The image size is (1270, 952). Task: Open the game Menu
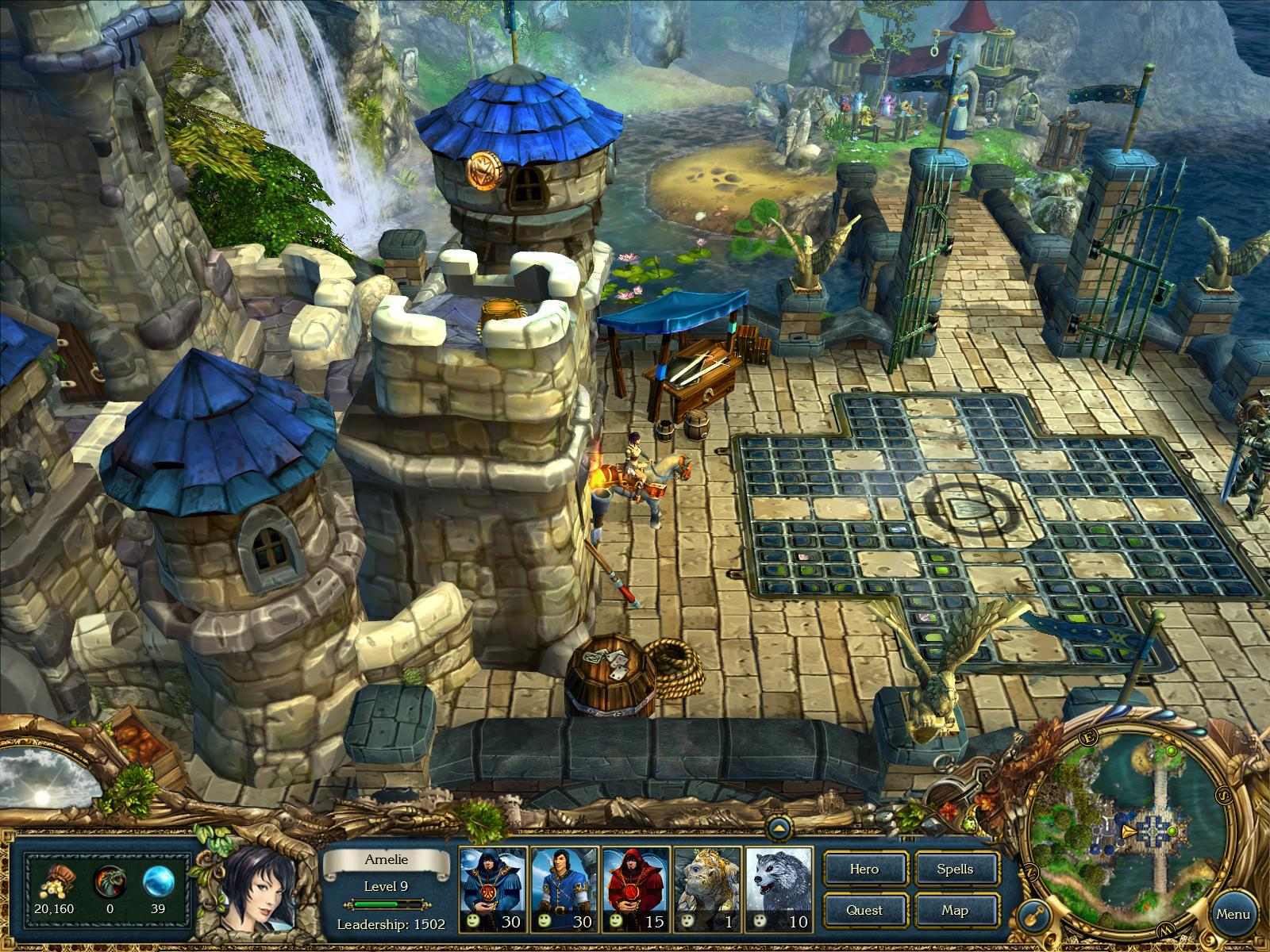click(1233, 912)
